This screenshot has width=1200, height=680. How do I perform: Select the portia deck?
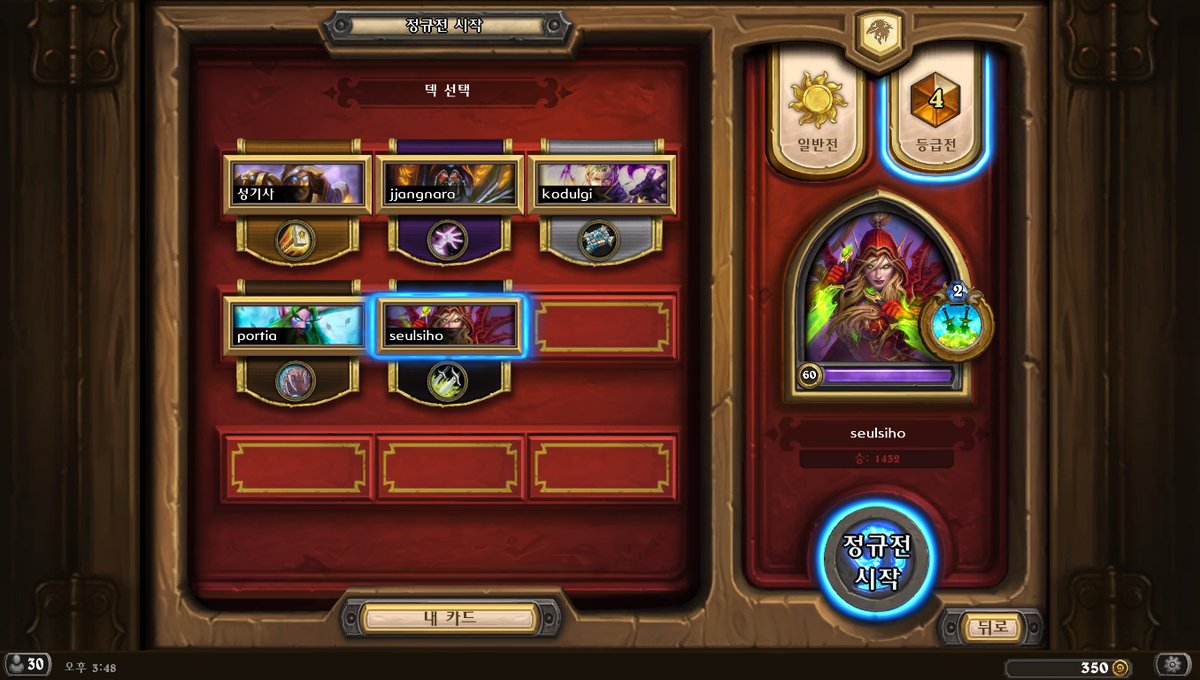[297, 326]
